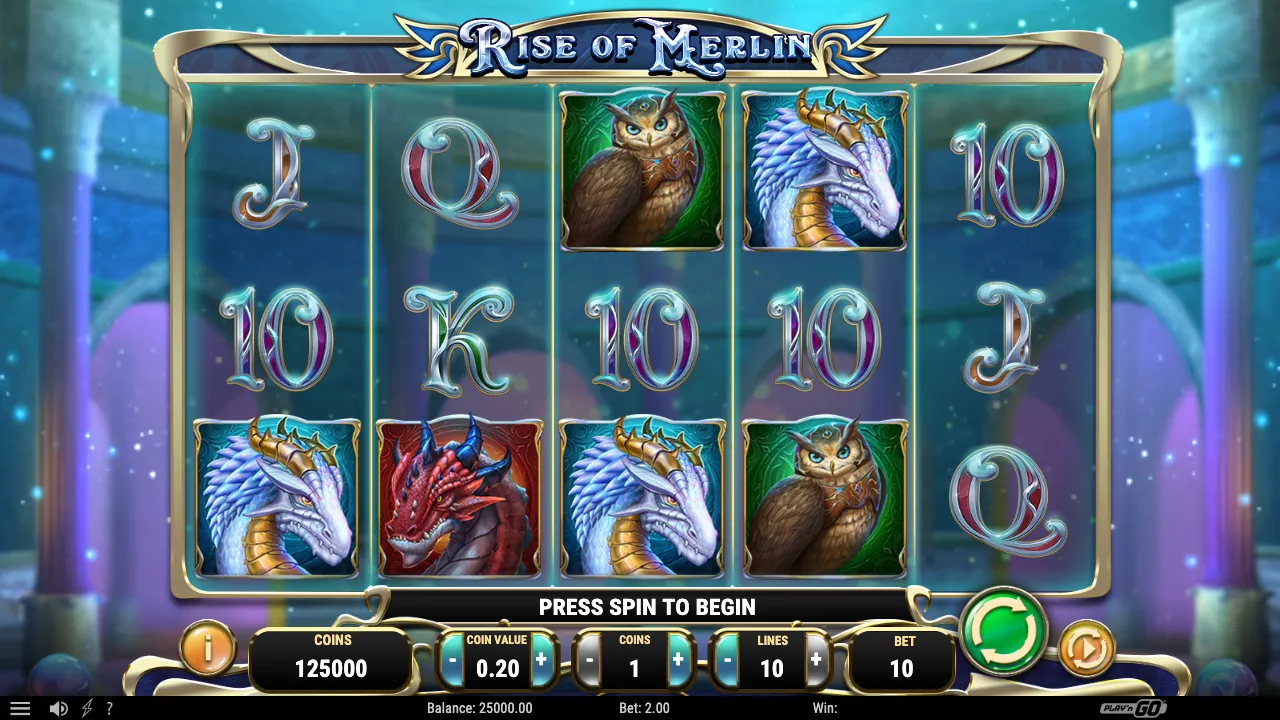Click the PRESS SPIN TO BEGIN banner
This screenshot has width=1280, height=720.
(x=647, y=607)
